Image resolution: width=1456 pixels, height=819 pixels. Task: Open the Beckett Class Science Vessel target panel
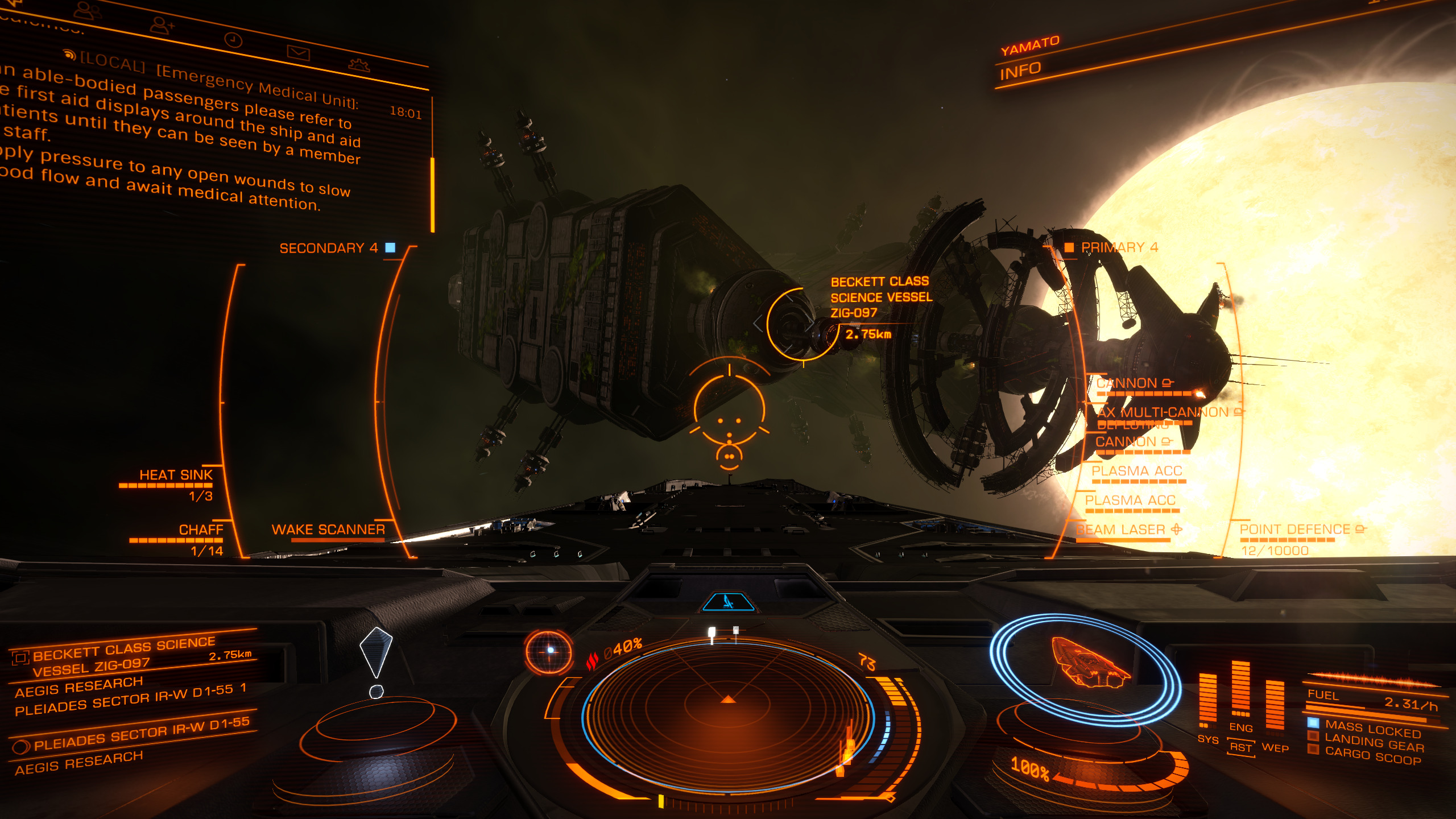125,656
